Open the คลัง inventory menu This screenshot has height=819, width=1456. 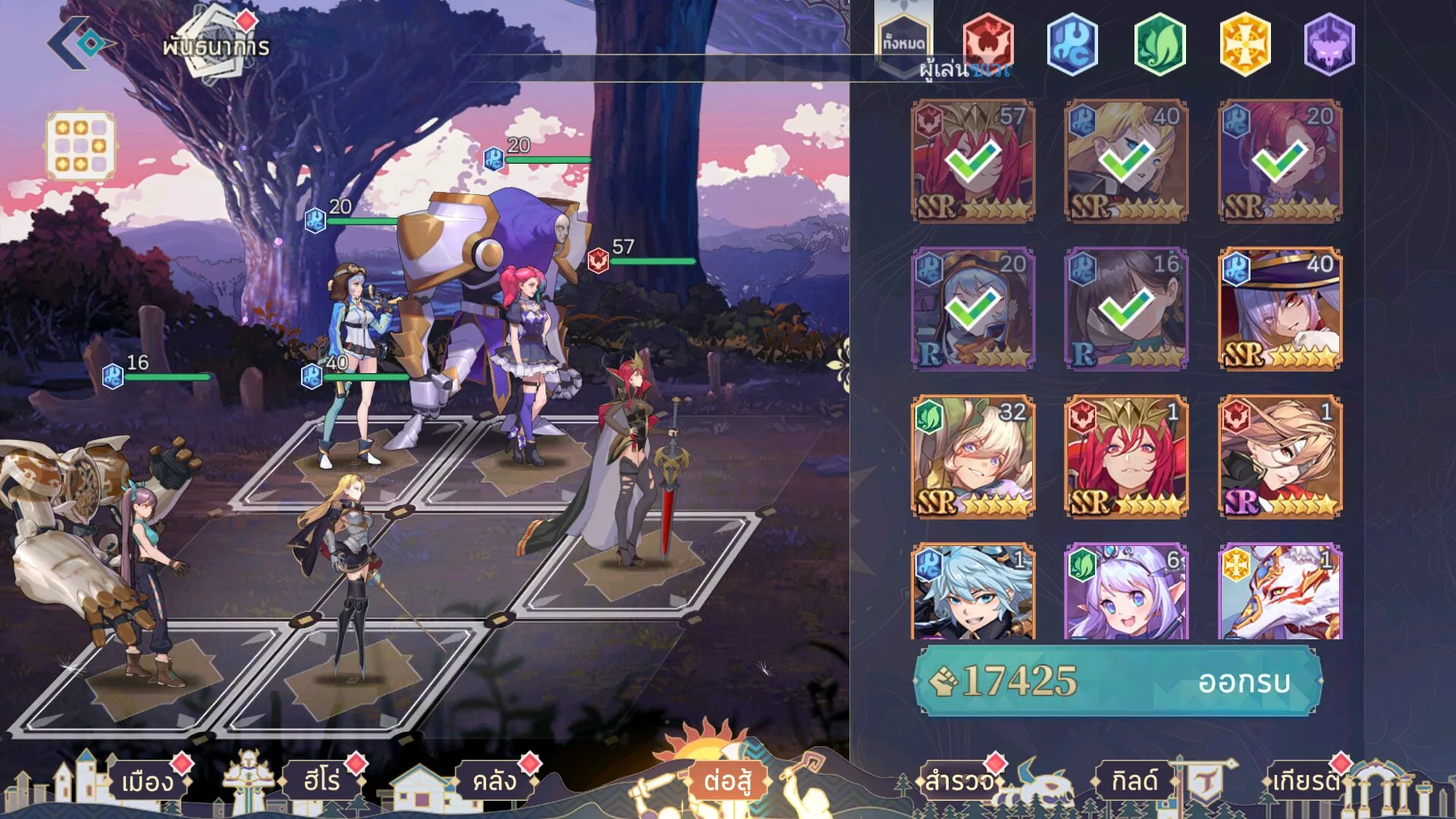494,781
